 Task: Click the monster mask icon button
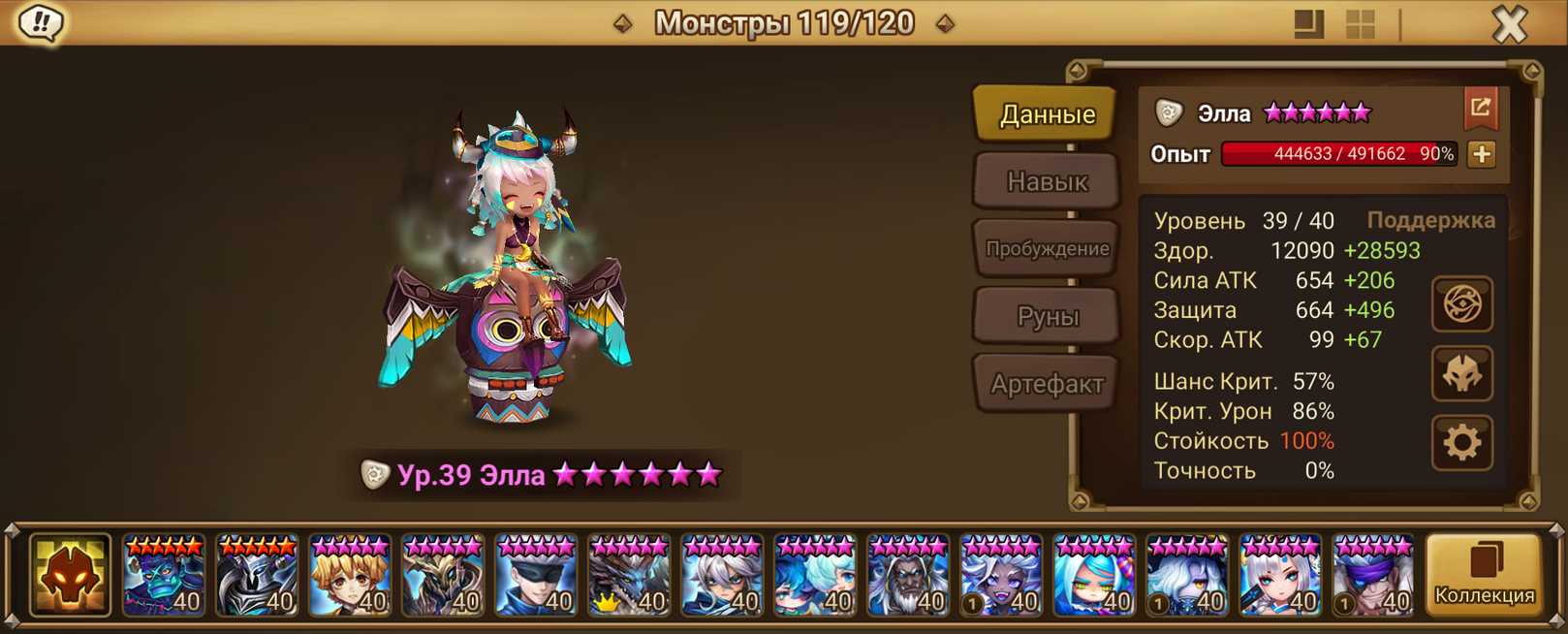pyautogui.click(x=1461, y=374)
